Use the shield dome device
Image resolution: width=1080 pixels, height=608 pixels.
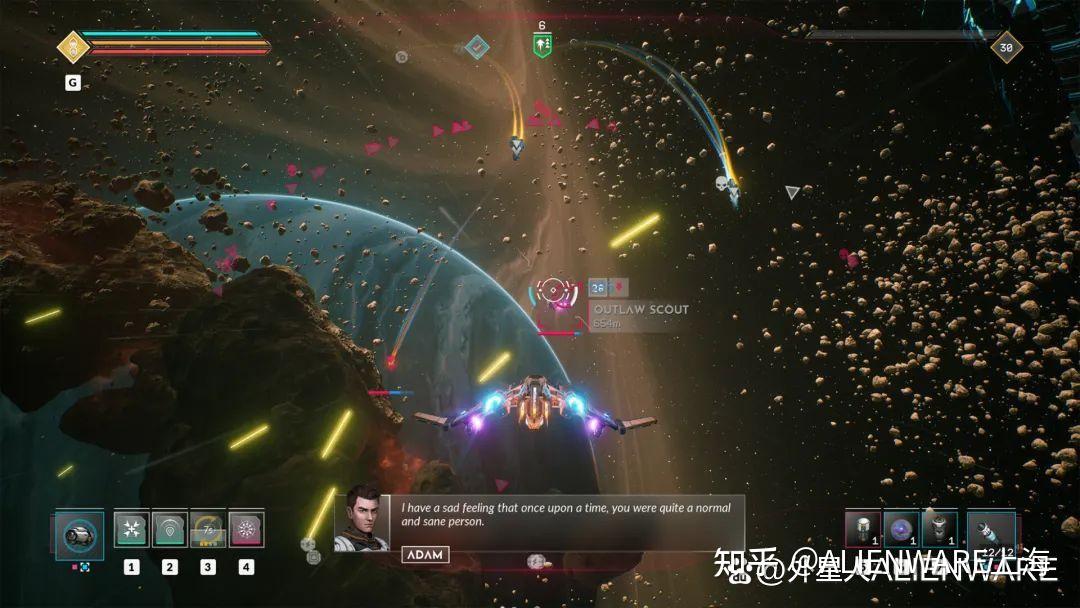pyautogui.click(x=169, y=530)
